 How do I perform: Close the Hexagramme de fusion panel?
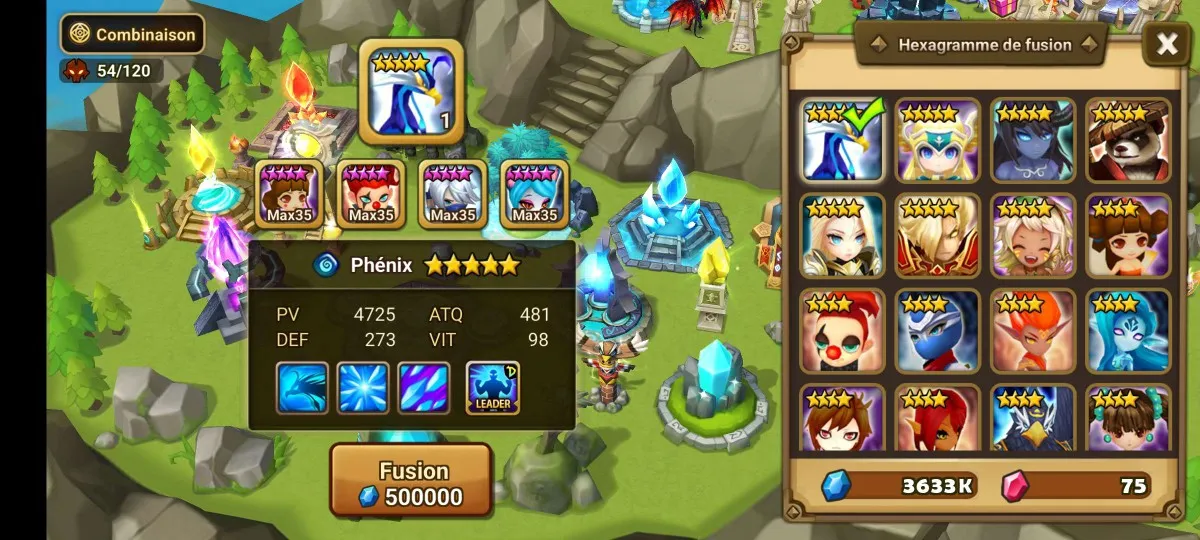tap(1166, 44)
